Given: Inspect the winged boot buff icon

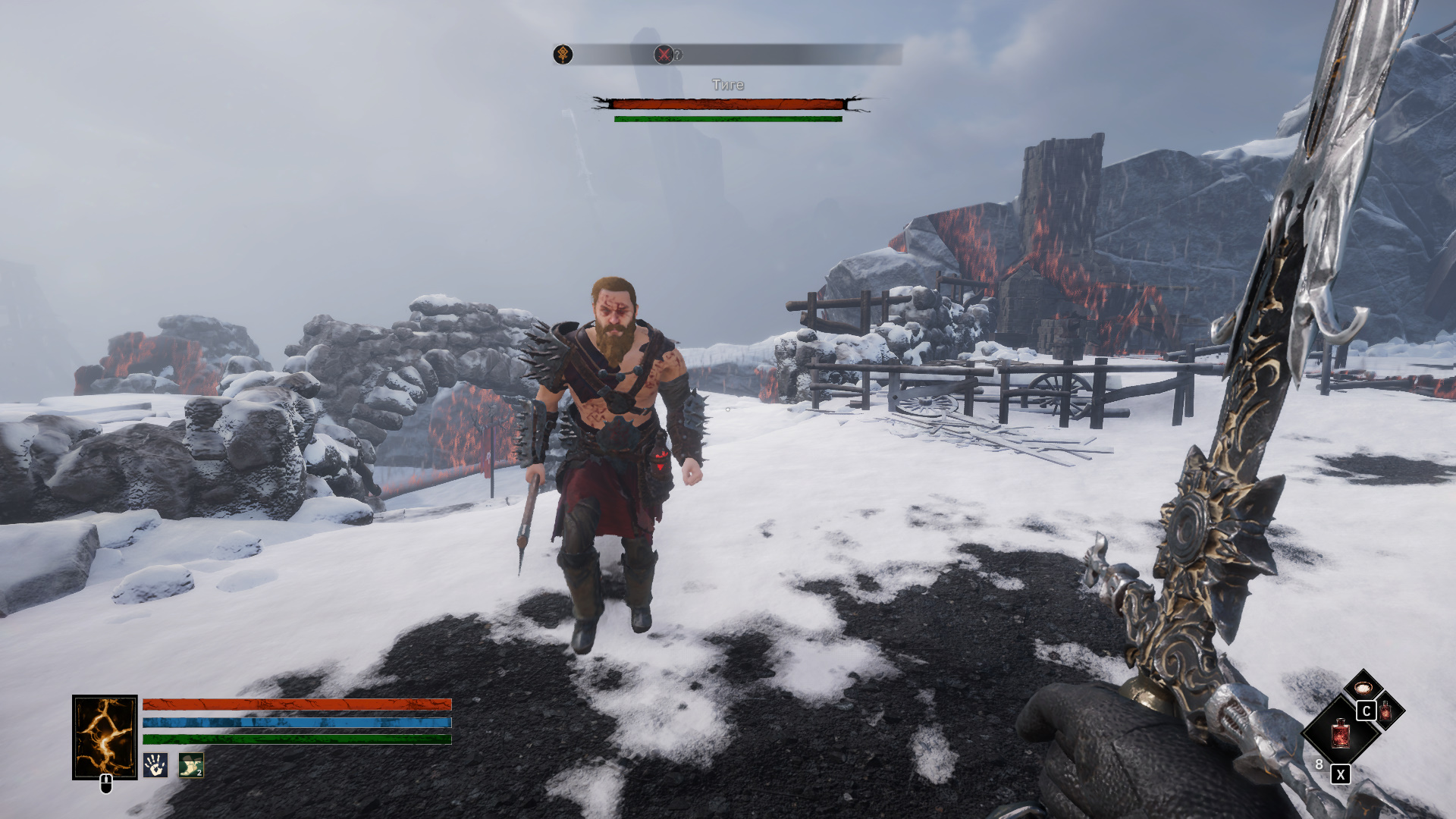Looking at the screenshot, I should 191,765.
